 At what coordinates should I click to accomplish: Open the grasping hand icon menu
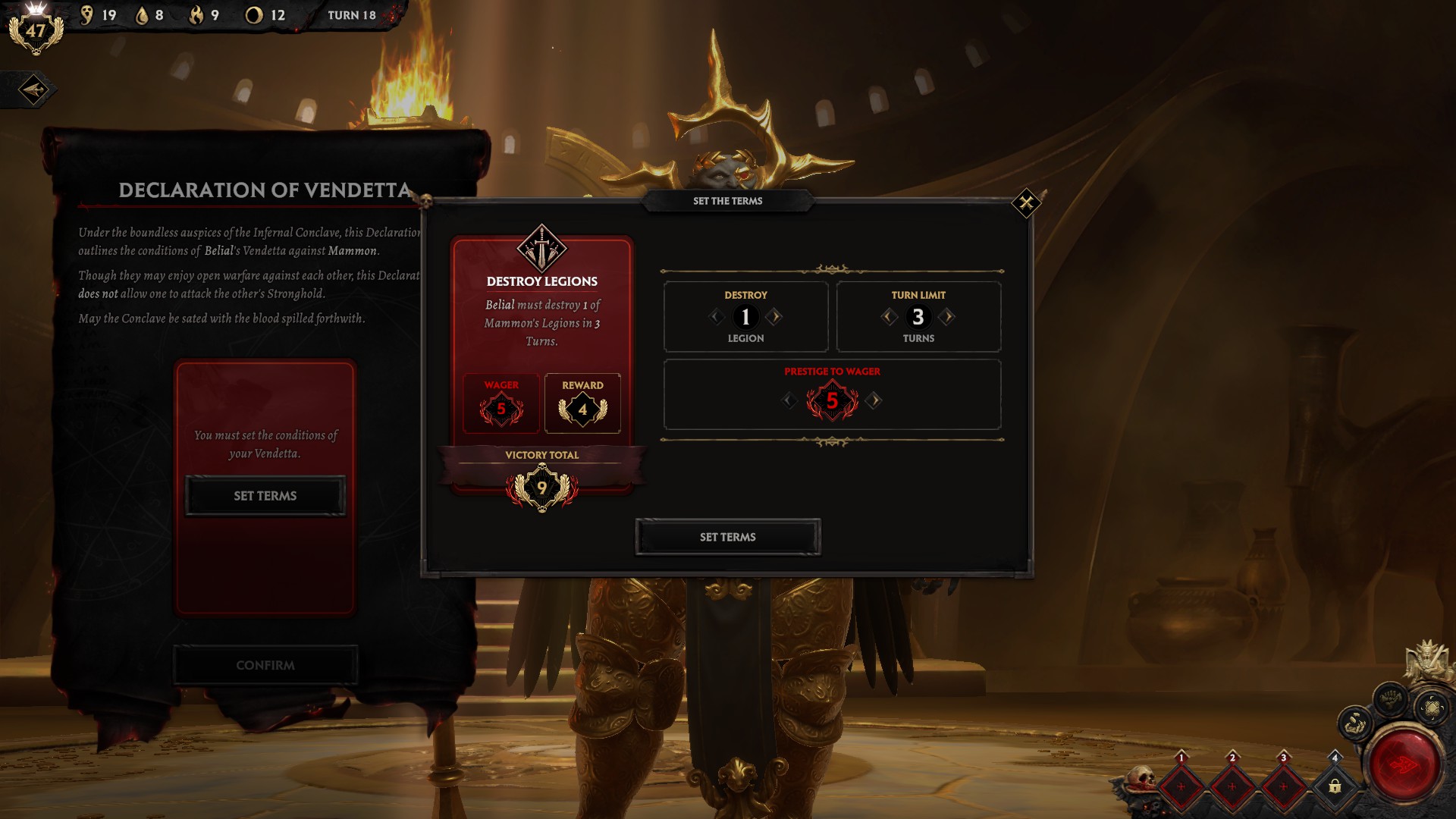1354,724
